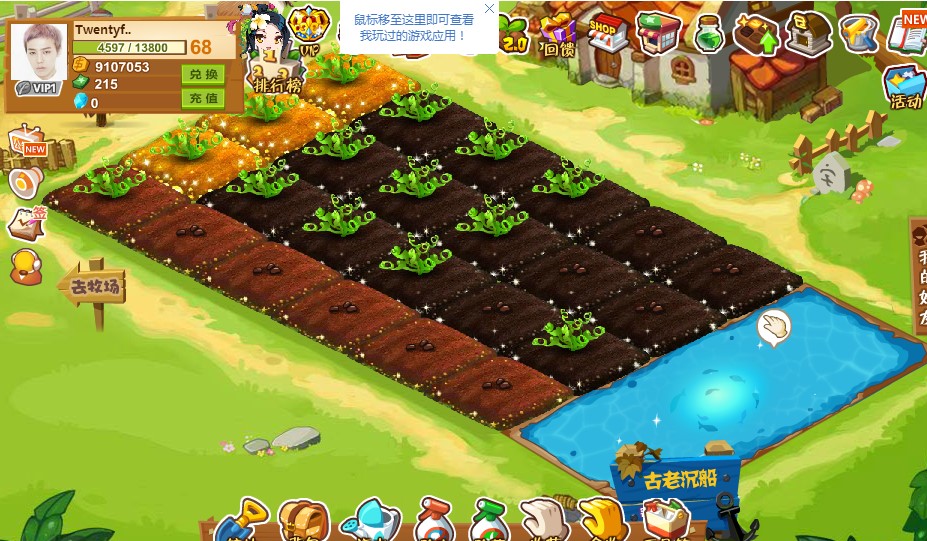Open the 排行榜 leaderboard
Image resolution: width=927 pixels, height=541 pixels.
point(277,84)
